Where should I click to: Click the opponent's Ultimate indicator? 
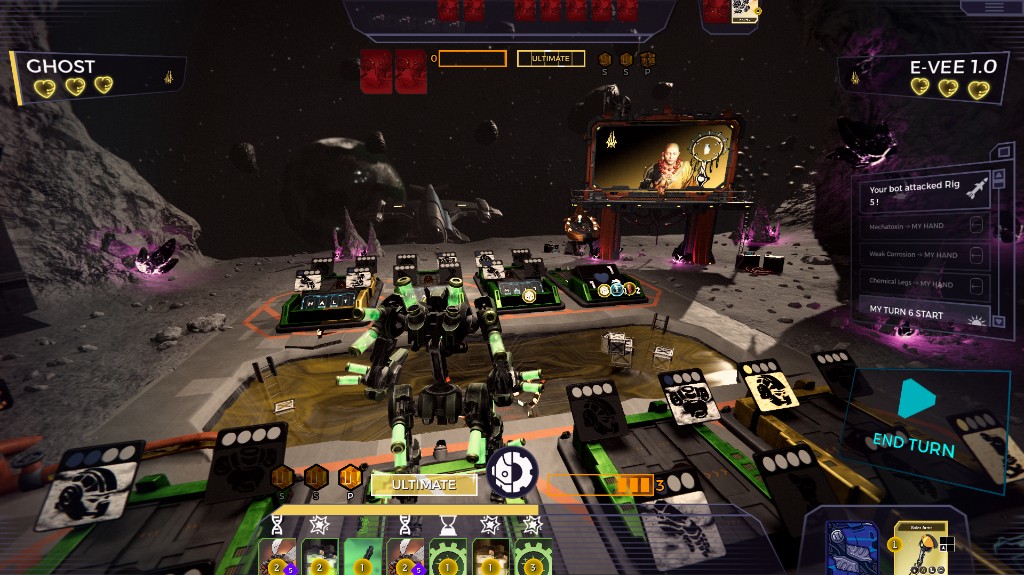pos(550,59)
